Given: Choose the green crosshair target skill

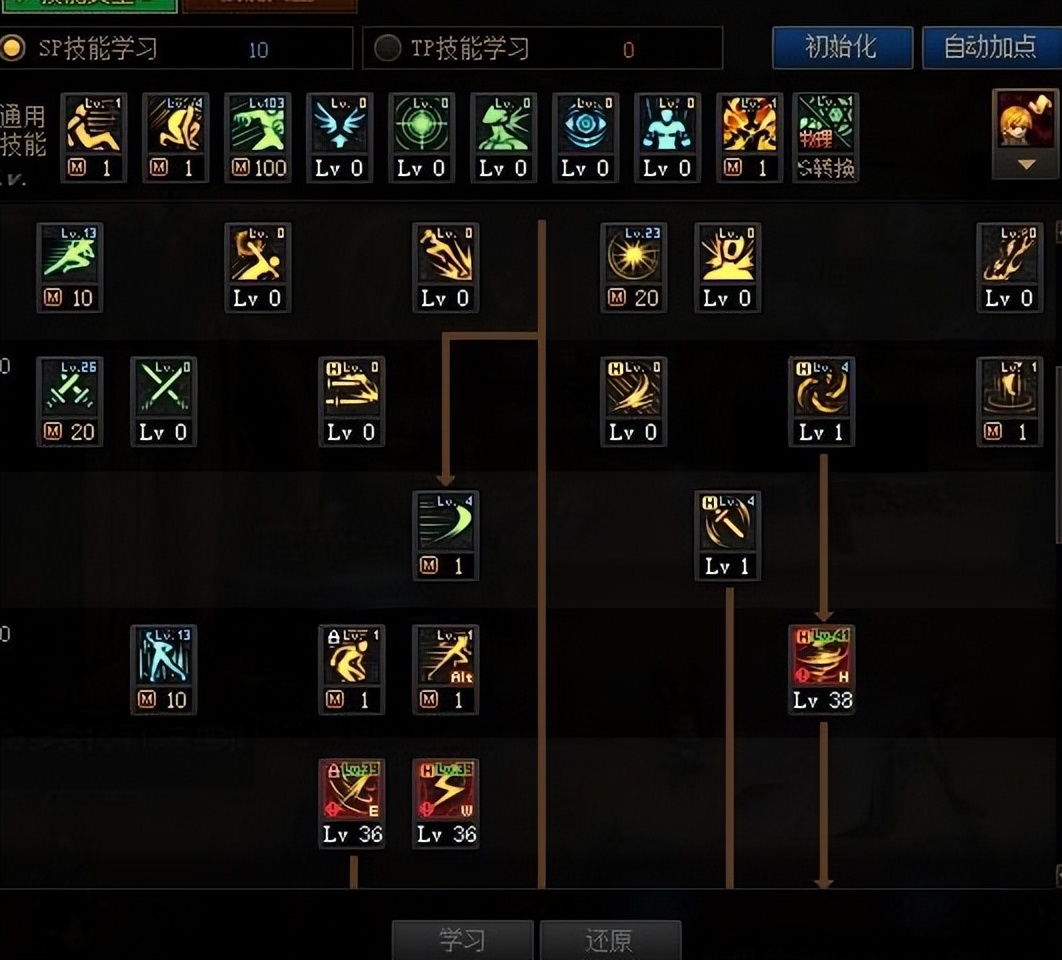Looking at the screenshot, I should (x=421, y=125).
